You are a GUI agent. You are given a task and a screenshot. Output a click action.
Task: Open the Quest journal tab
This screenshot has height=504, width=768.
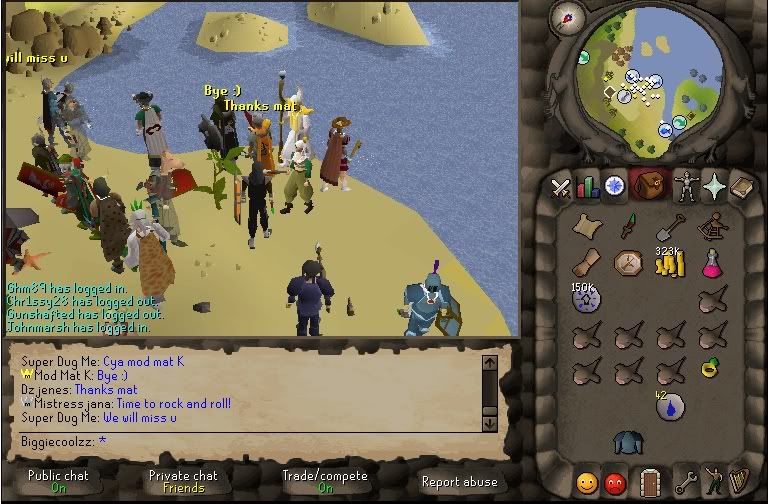point(614,187)
